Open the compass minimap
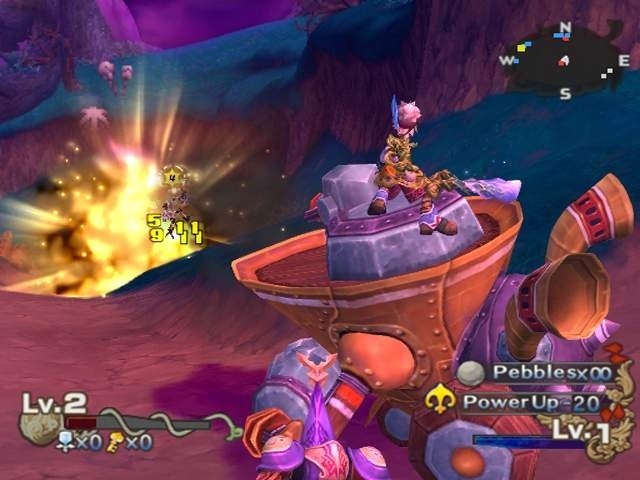The image size is (640, 480). pos(565,60)
